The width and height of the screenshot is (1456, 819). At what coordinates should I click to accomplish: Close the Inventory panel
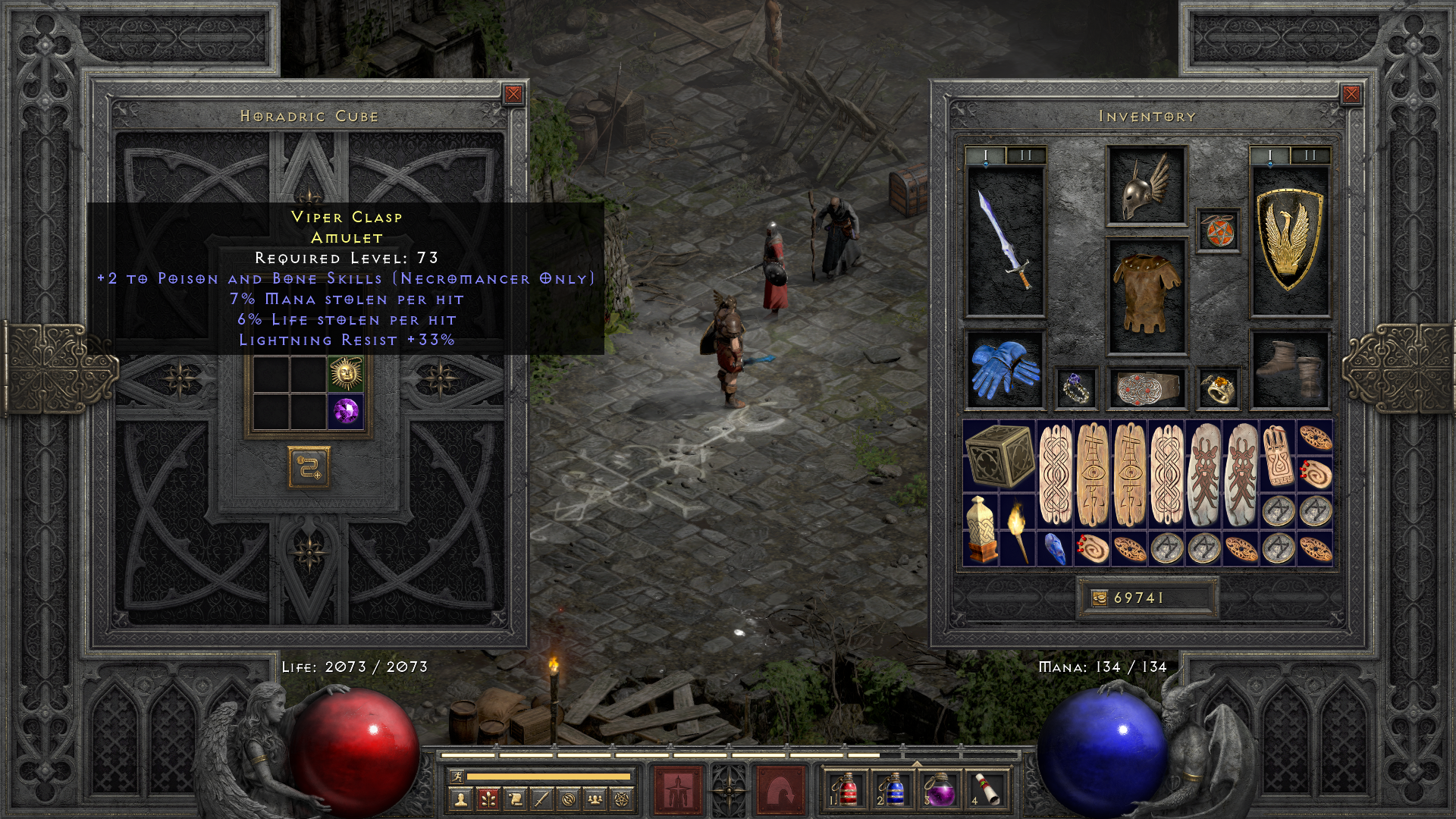(x=1351, y=94)
